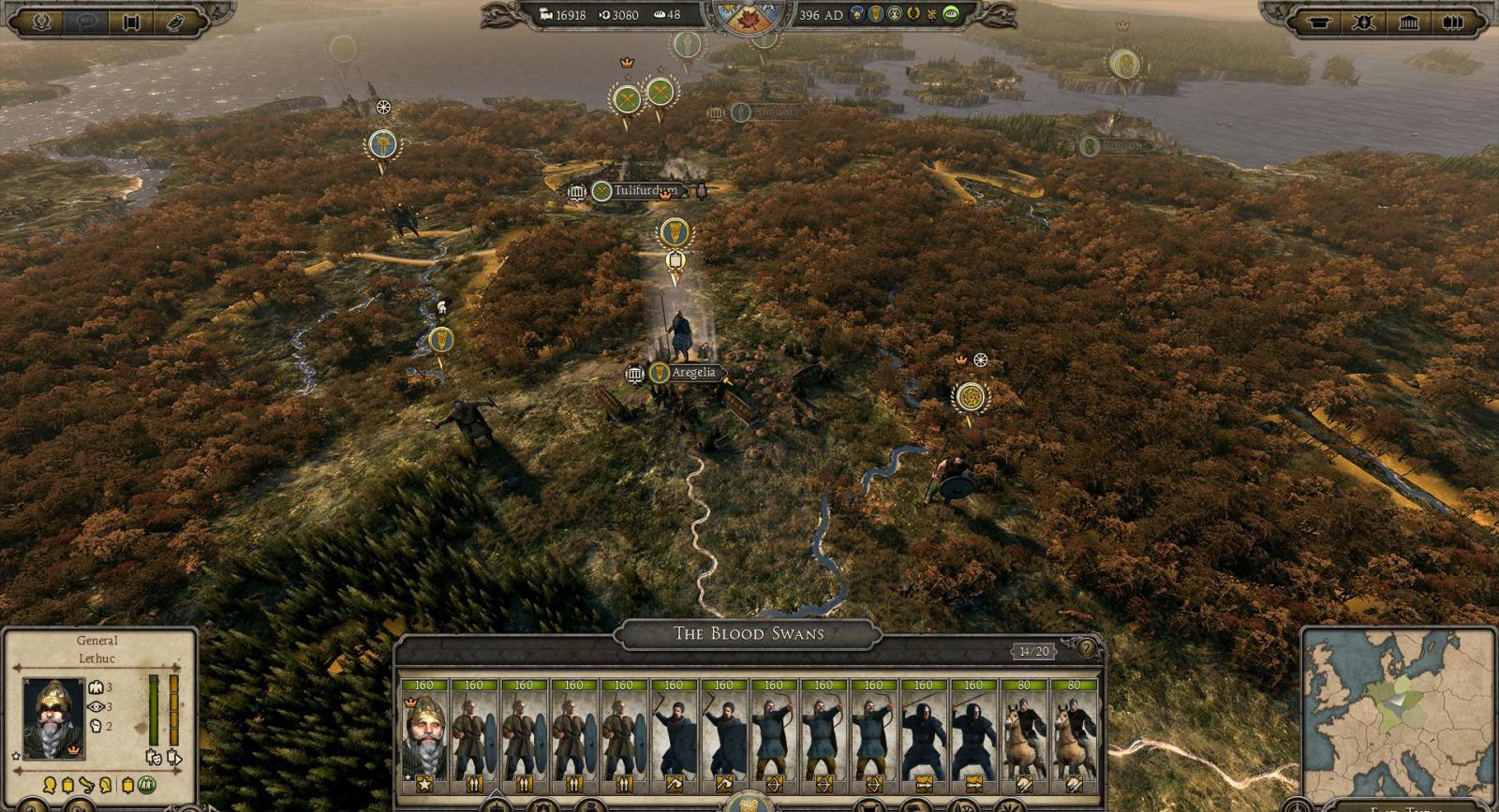
Task: Toggle the theatrical mask stance for Lethuc
Action: 156,758
